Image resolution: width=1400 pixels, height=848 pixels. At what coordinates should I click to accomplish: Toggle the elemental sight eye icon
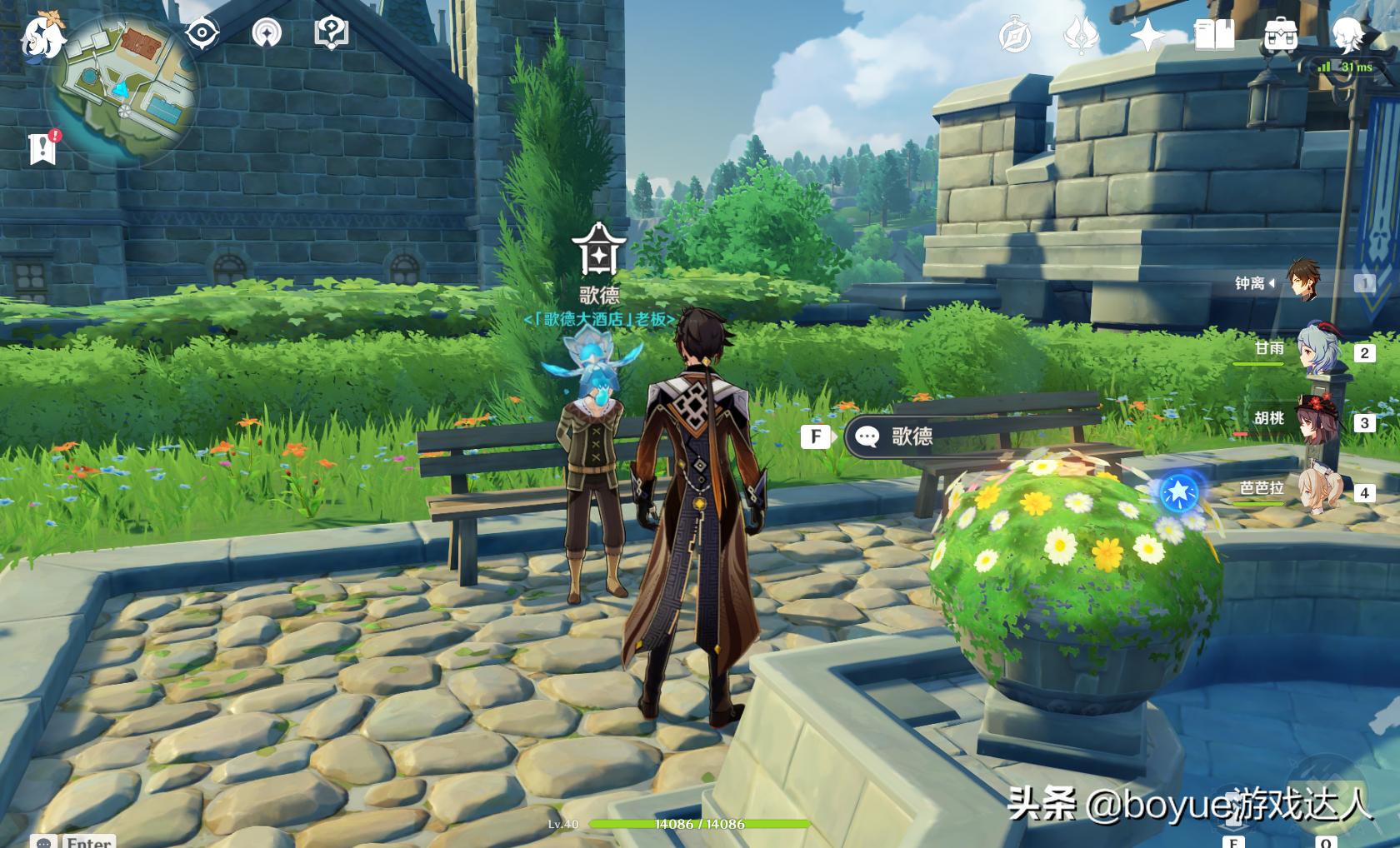tap(202, 33)
